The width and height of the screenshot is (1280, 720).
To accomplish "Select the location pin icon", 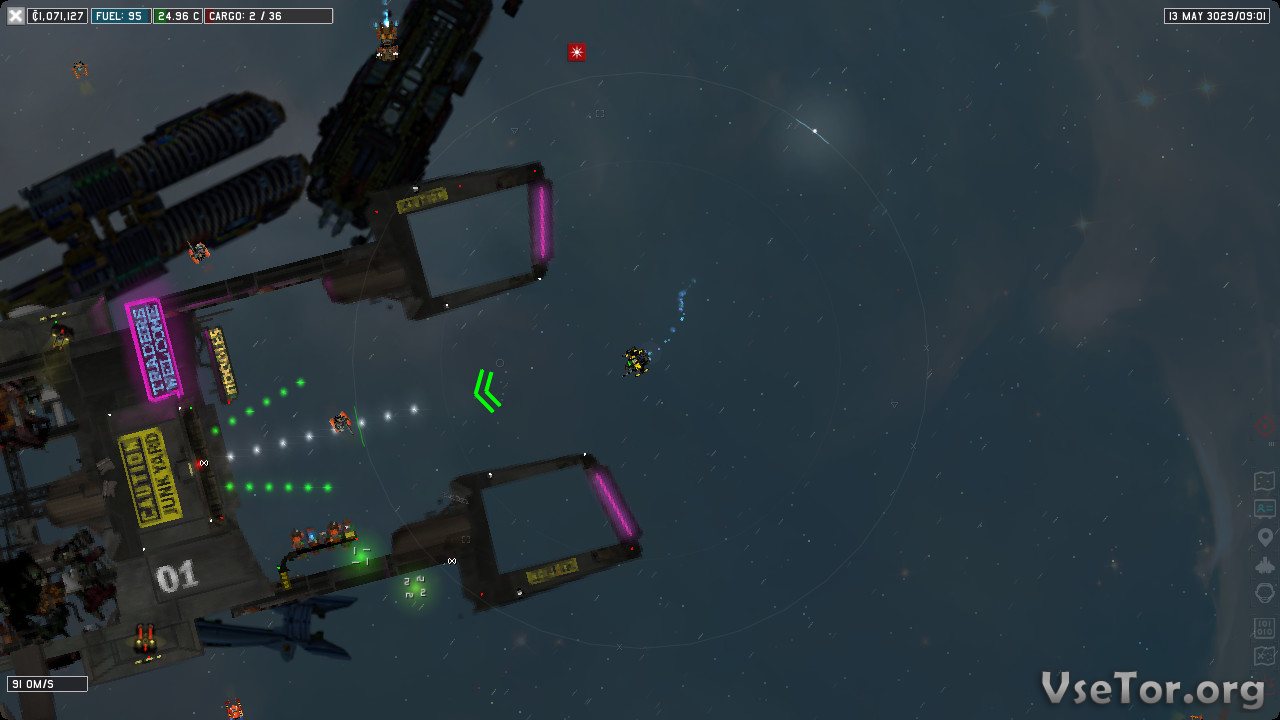I will coord(1265,538).
